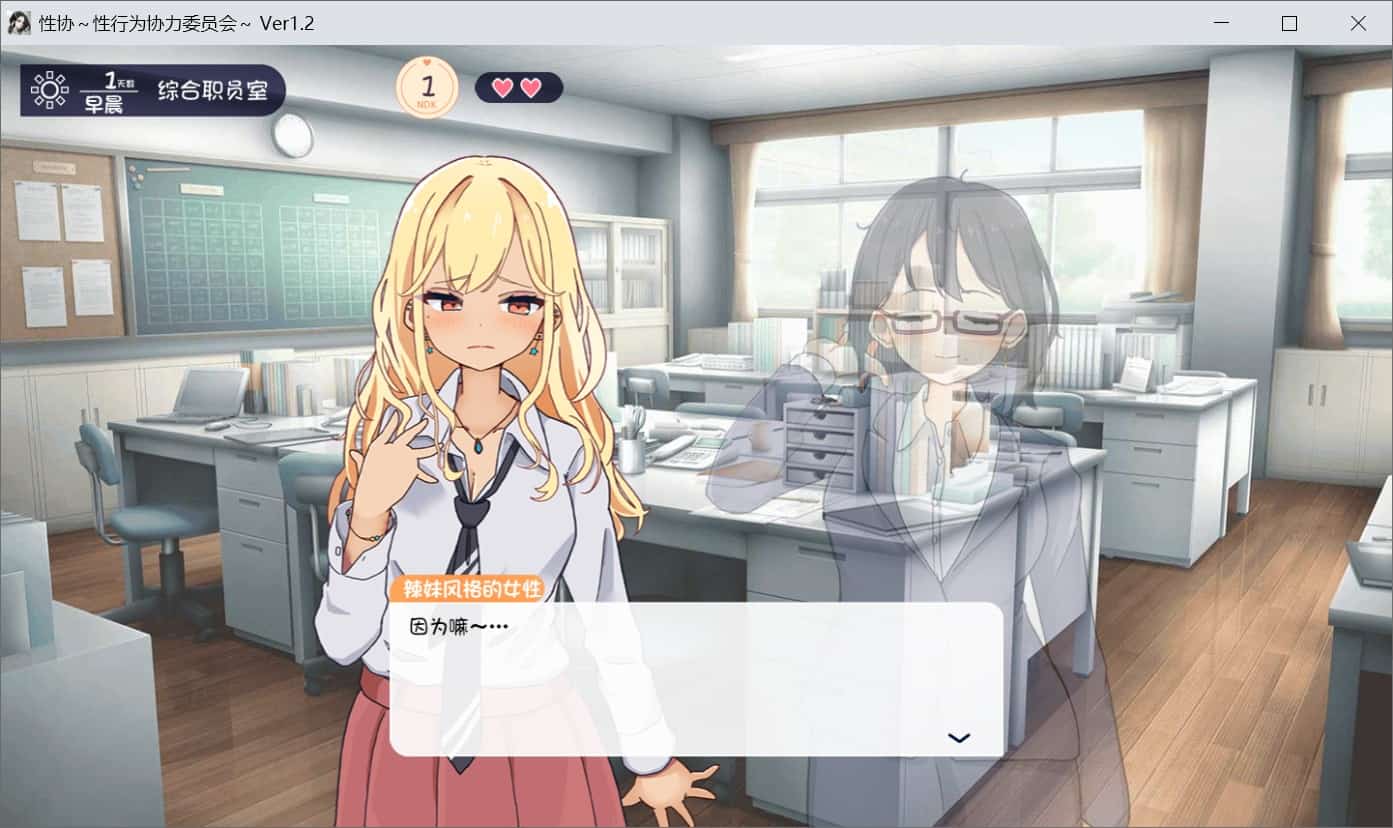
Task: Maximize the game window
Action: click(x=1289, y=23)
